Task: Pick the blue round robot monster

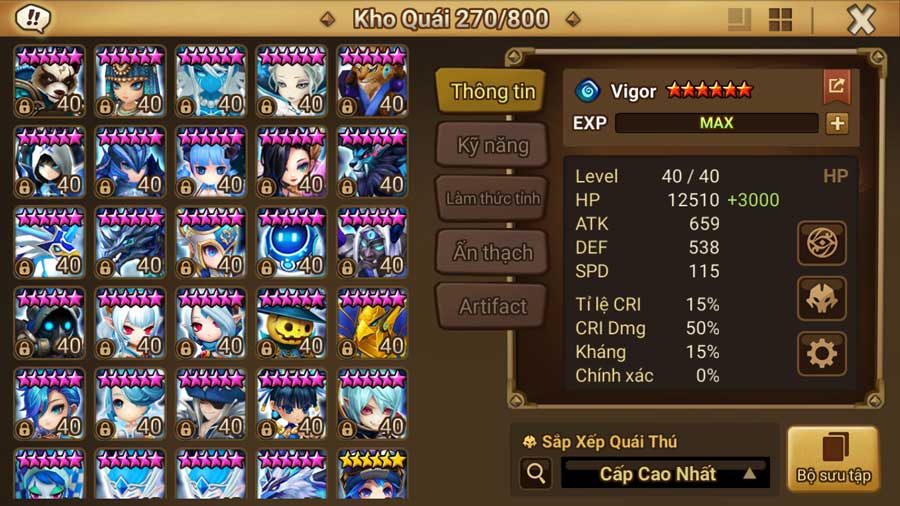Action: coord(291,243)
